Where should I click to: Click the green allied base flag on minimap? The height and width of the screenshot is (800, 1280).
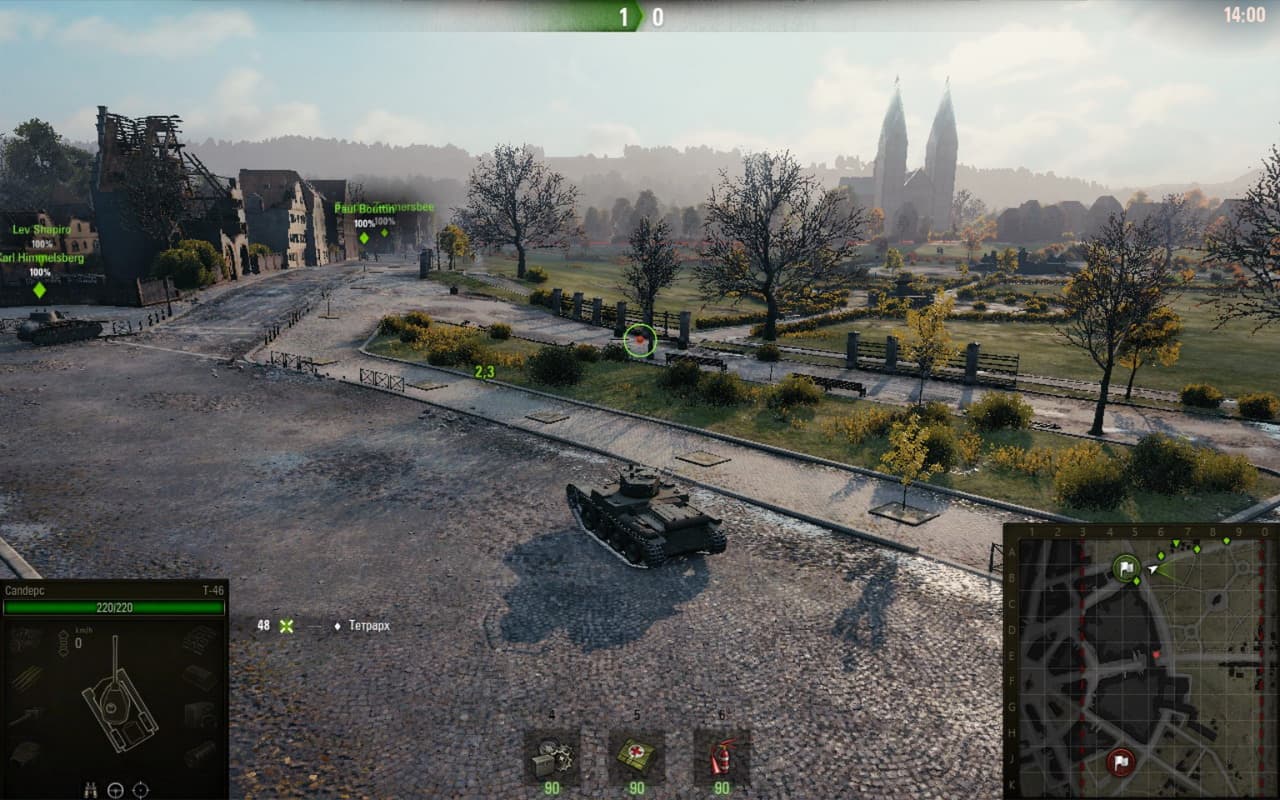click(1126, 569)
